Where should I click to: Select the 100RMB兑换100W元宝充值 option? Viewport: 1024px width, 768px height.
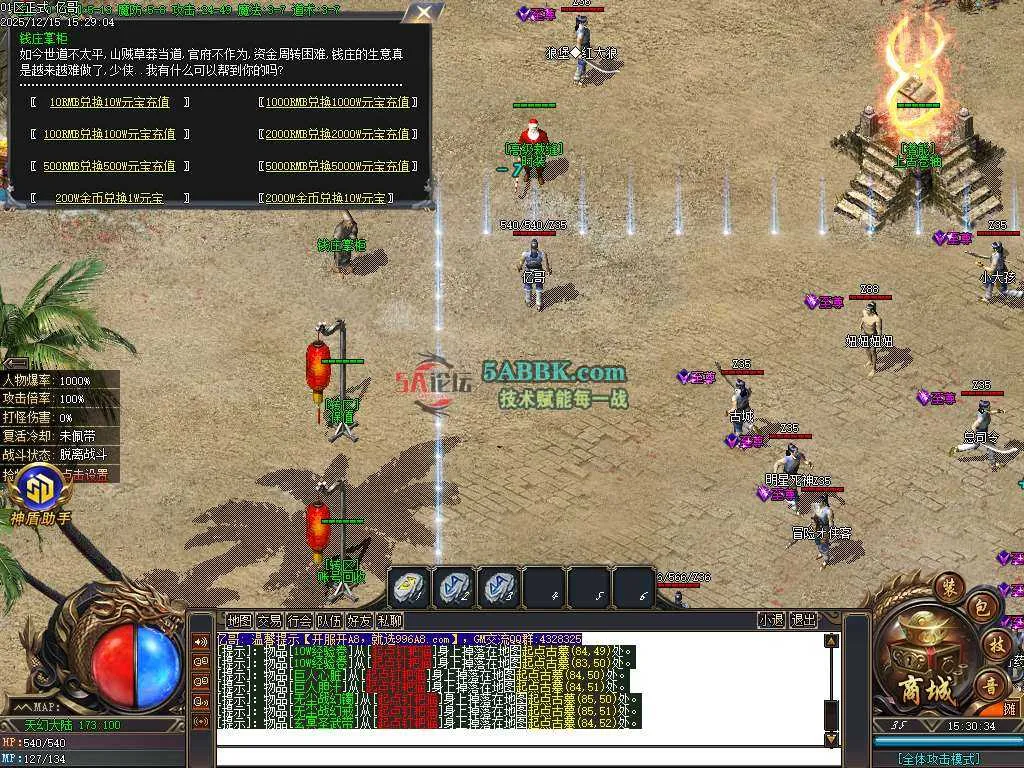109,134
